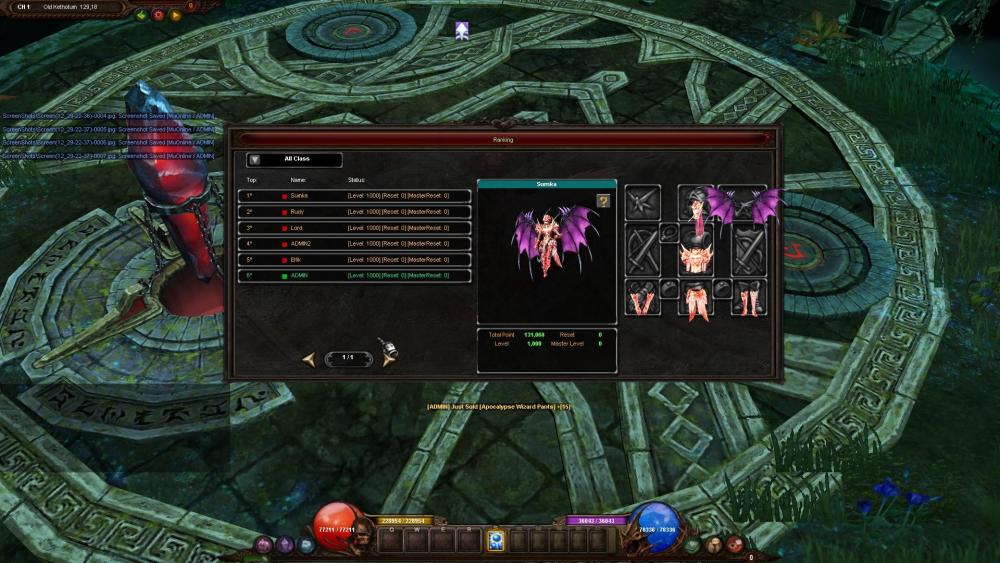Pick Erik in the ranking list
This screenshot has width=1000, height=563.
coord(354,260)
